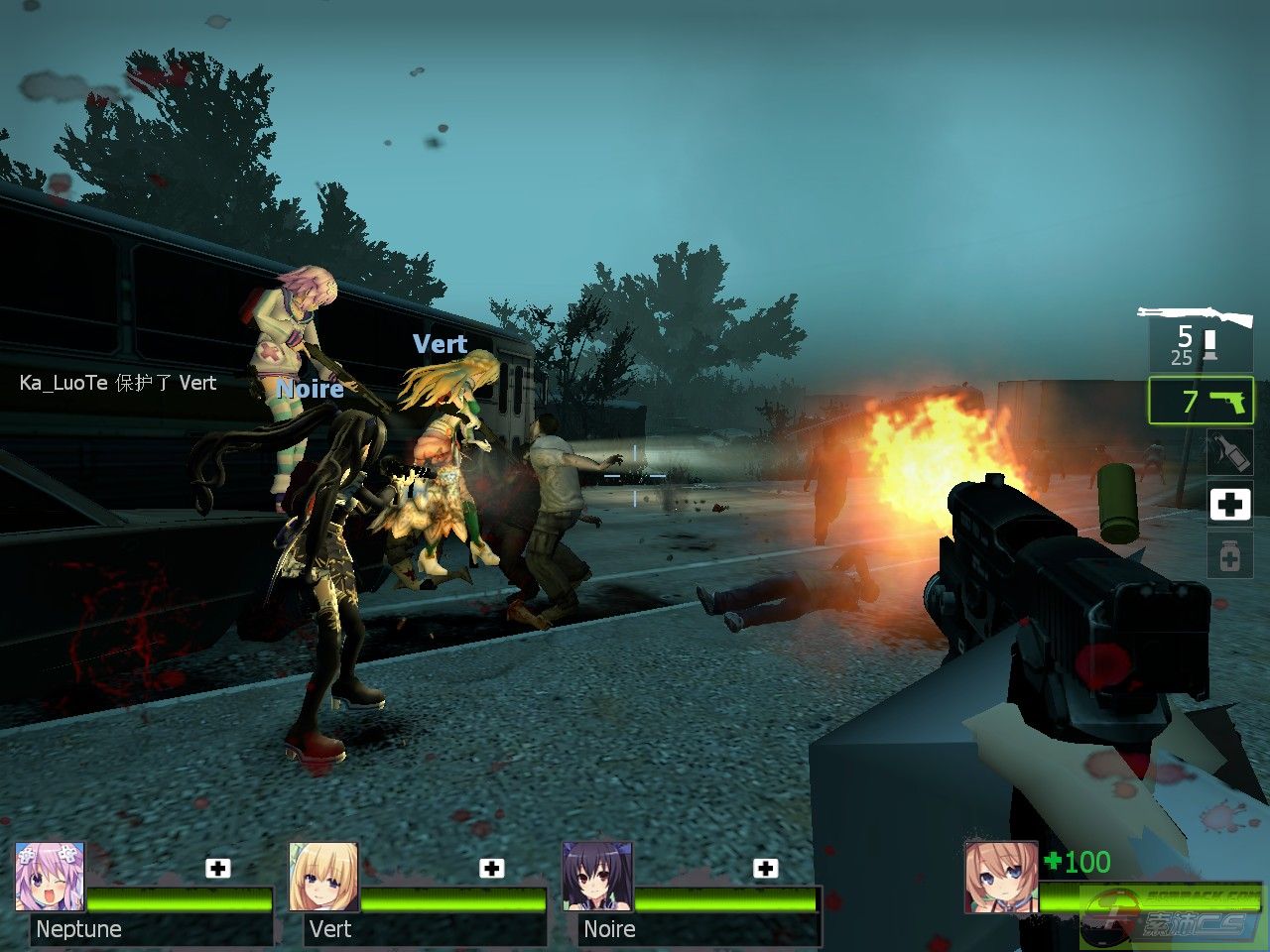The image size is (1270, 952).
Task: Click Noire's teammate portrait
Action: [597, 877]
